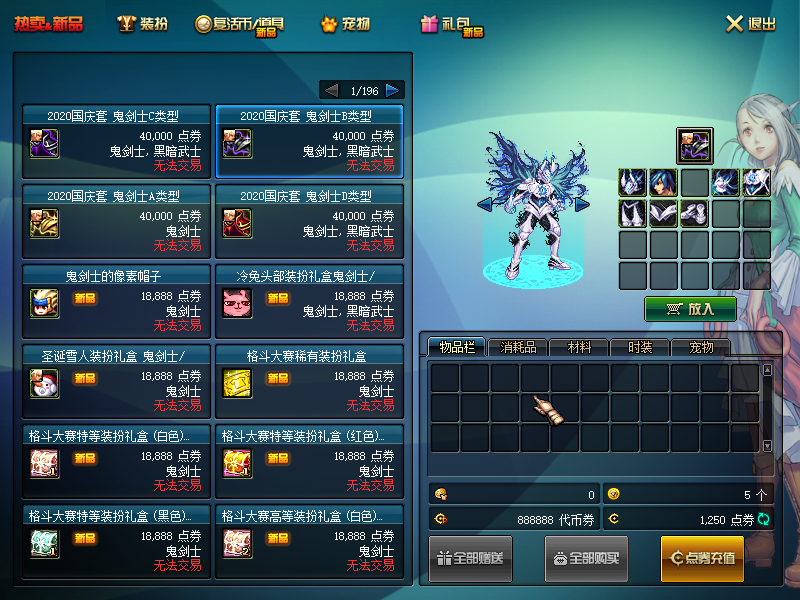This screenshot has width=800, height=600.
Task: Click the 全部赠送 gift all button
Action: (x=471, y=558)
